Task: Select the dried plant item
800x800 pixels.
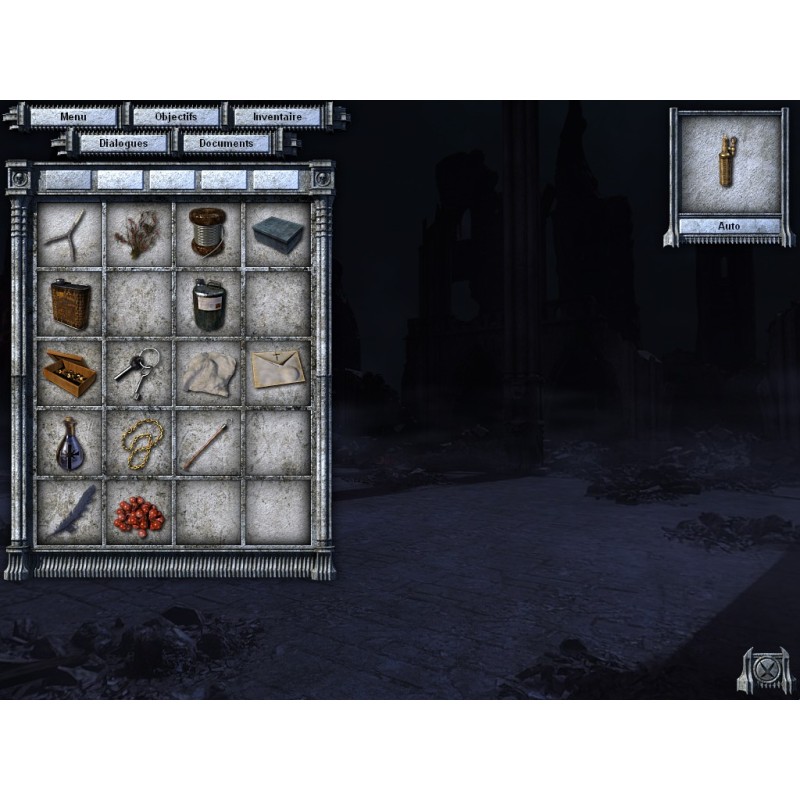Action: (138, 234)
